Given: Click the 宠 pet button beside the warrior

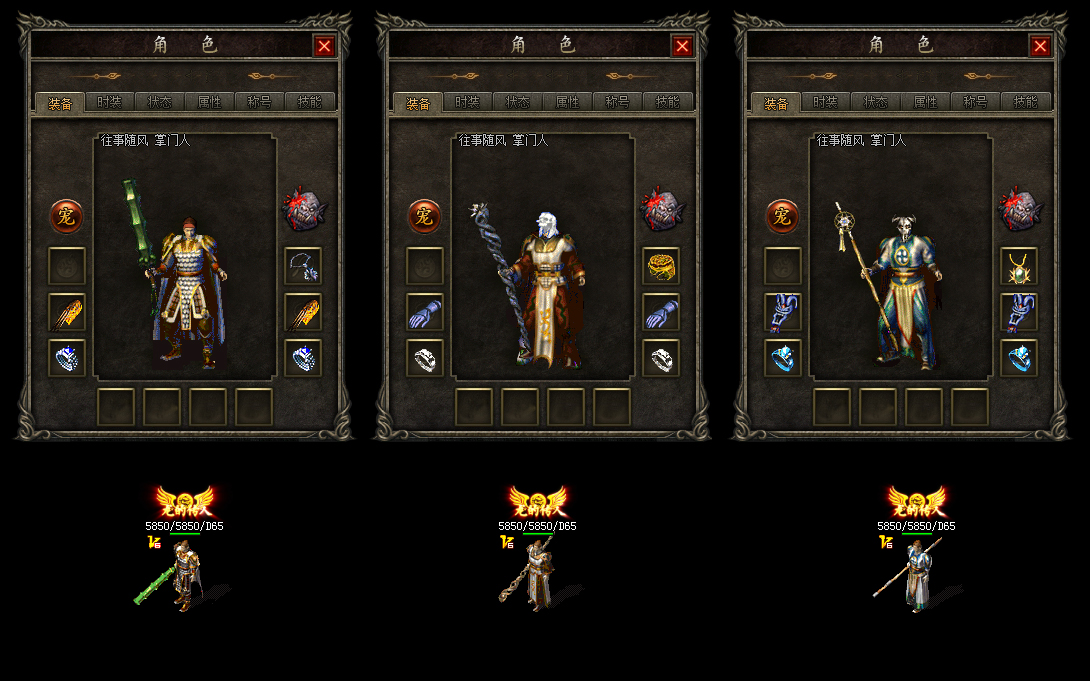Looking at the screenshot, I should coord(67,216).
